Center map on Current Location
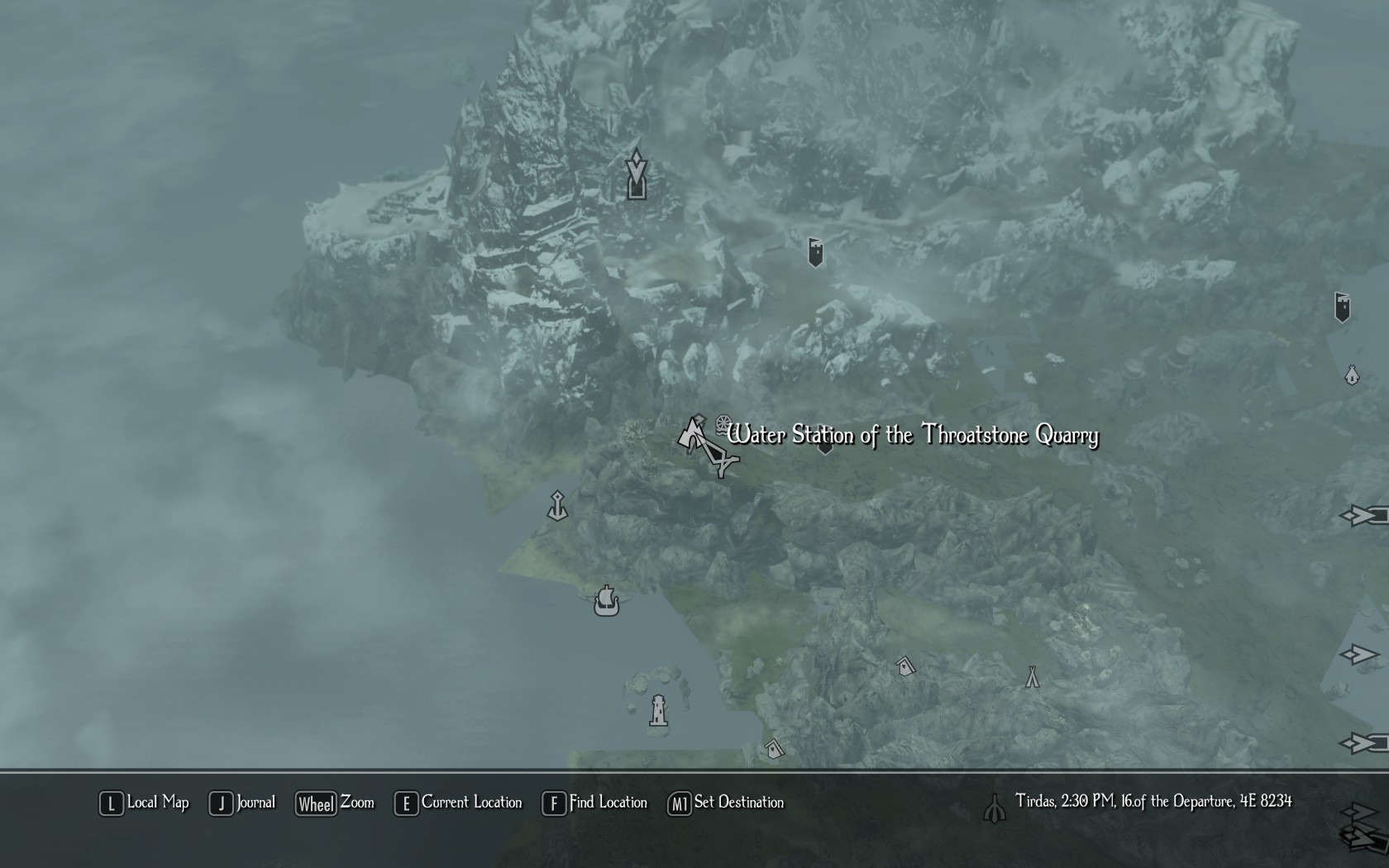The height and width of the screenshot is (868, 1389). coord(459,803)
